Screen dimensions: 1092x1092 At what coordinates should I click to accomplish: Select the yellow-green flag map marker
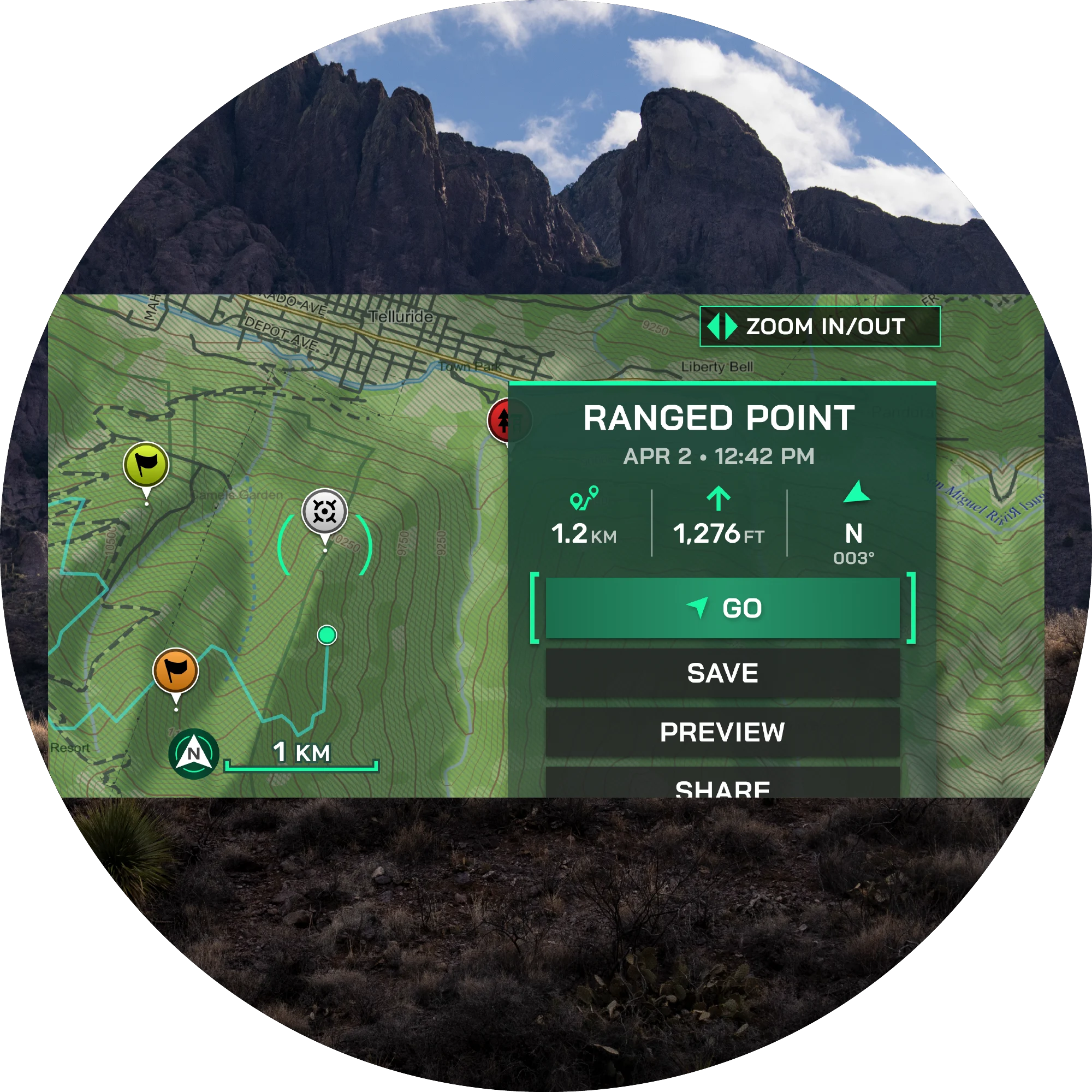tap(146, 465)
